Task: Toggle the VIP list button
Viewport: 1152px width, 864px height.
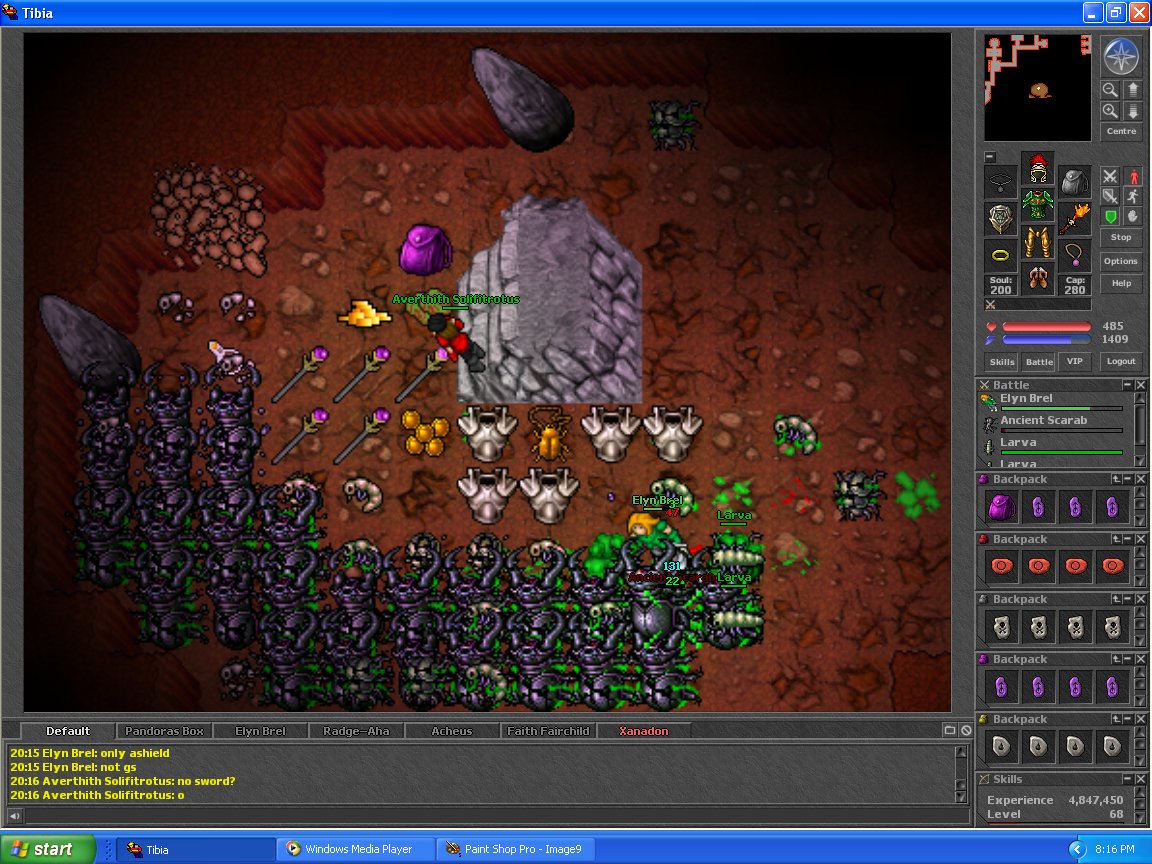Action: click(1074, 362)
